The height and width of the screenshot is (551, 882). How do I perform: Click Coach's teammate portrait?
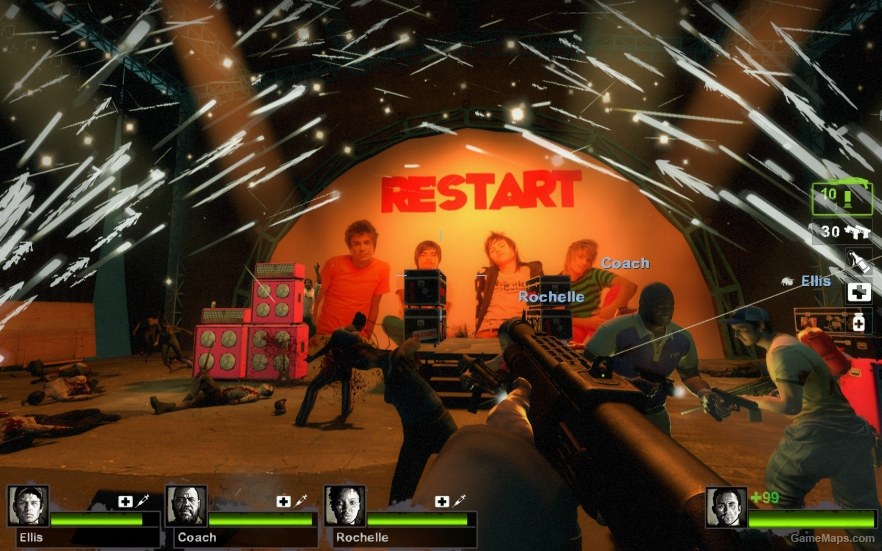186,506
